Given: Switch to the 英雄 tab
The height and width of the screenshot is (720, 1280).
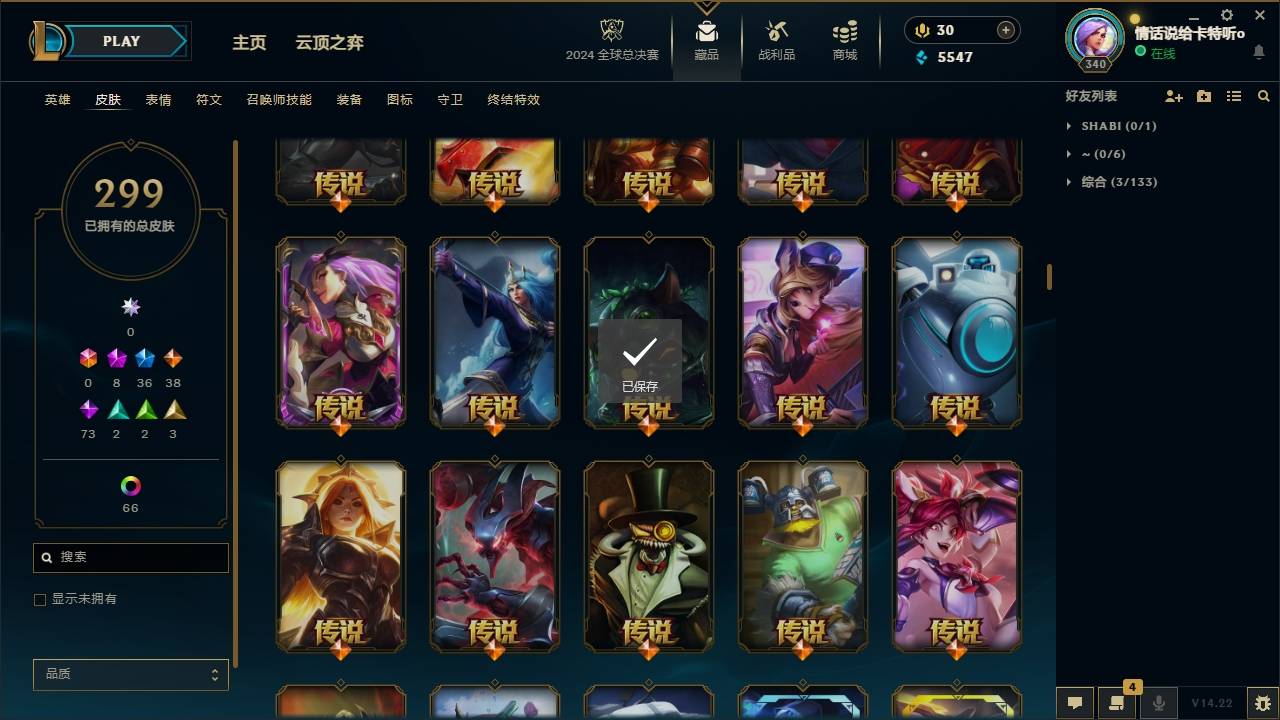Looking at the screenshot, I should 57,99.
